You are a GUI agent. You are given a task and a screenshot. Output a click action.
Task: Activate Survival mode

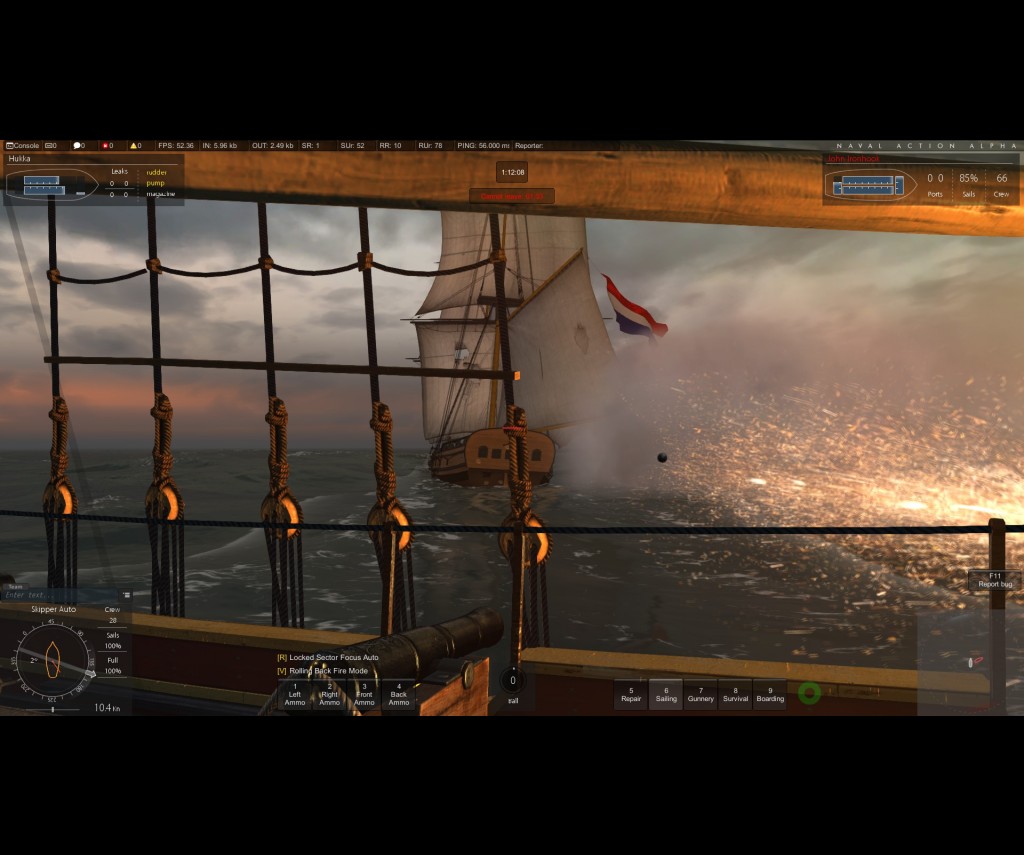point(735,694)
